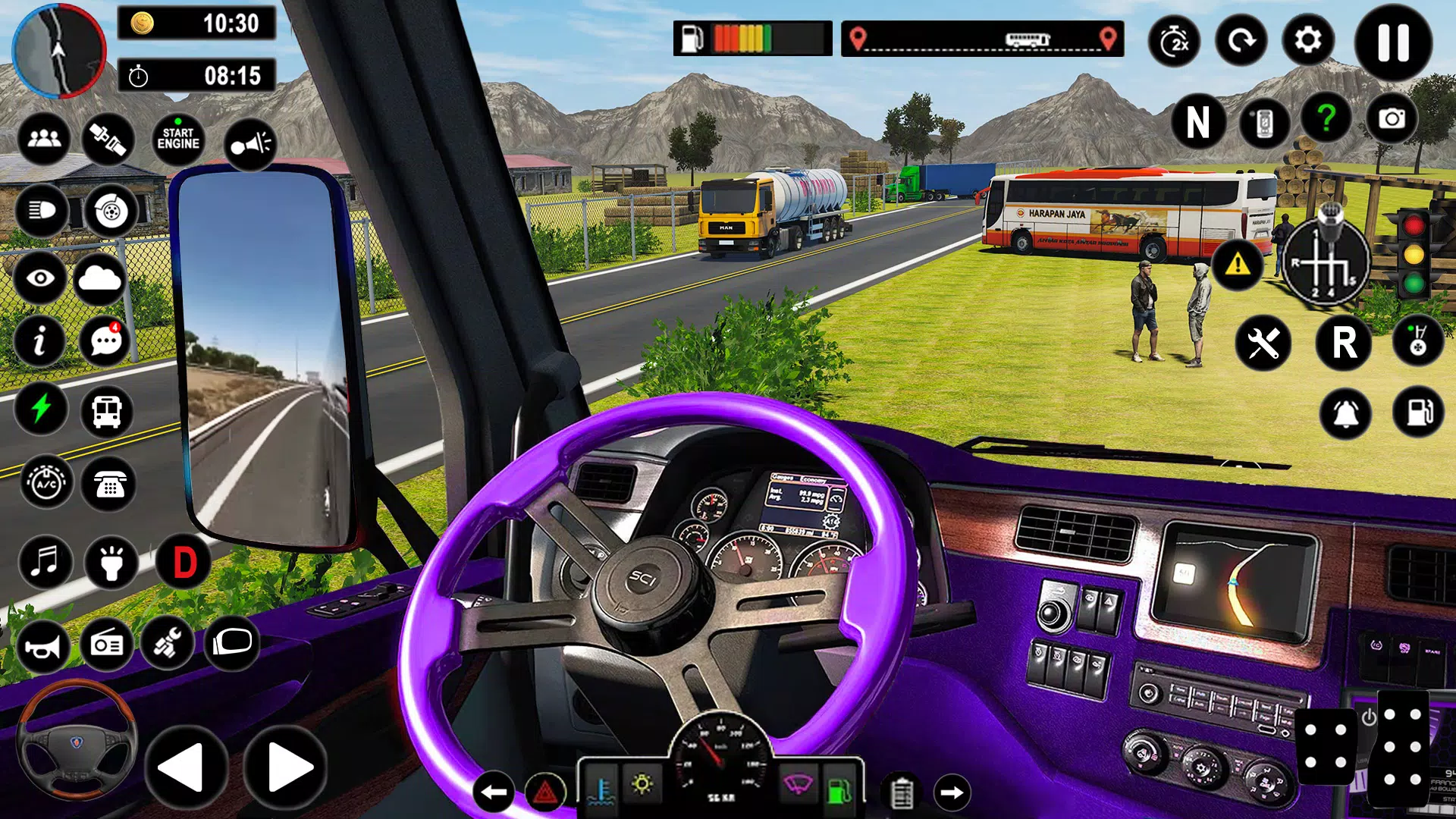
Task: Activate the yellow hazard warning triangle
Action: pos(1238,265)
